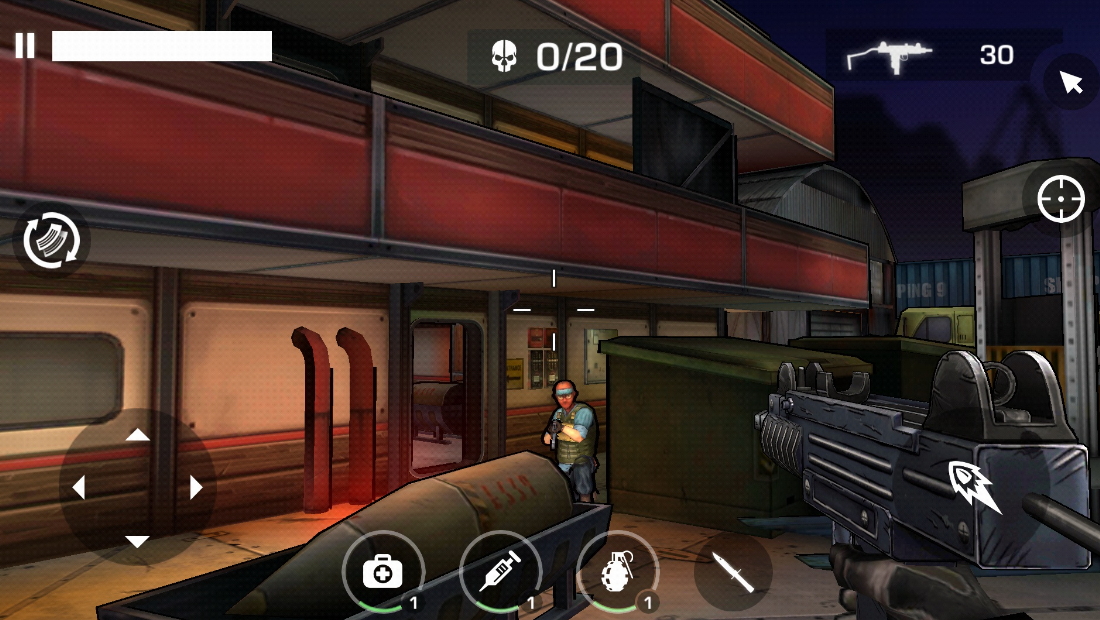Move forward with the up arrow

coord(138,435)
